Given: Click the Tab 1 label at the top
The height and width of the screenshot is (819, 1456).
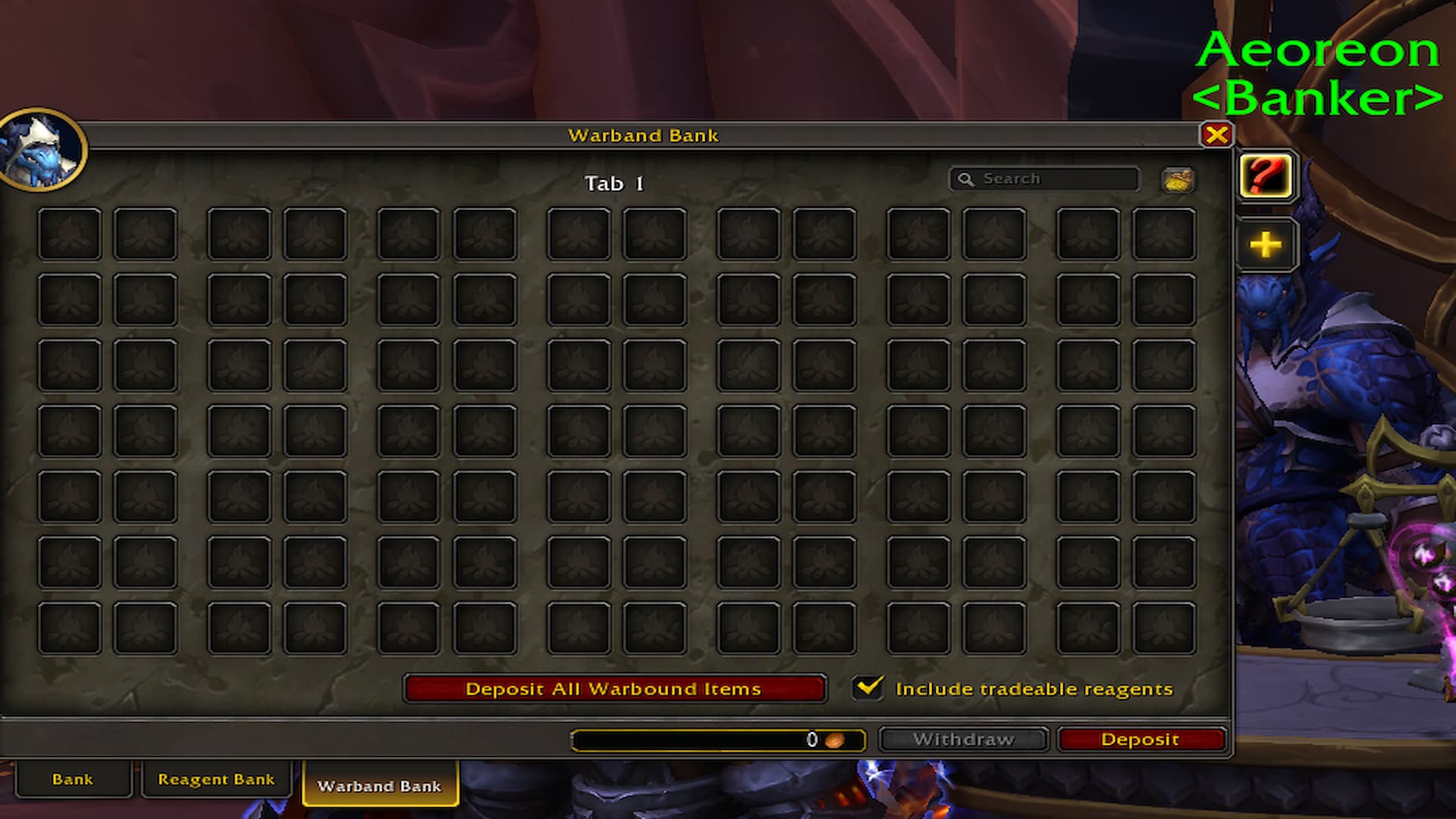Looking at the screenshot, I should pos(616,183).
